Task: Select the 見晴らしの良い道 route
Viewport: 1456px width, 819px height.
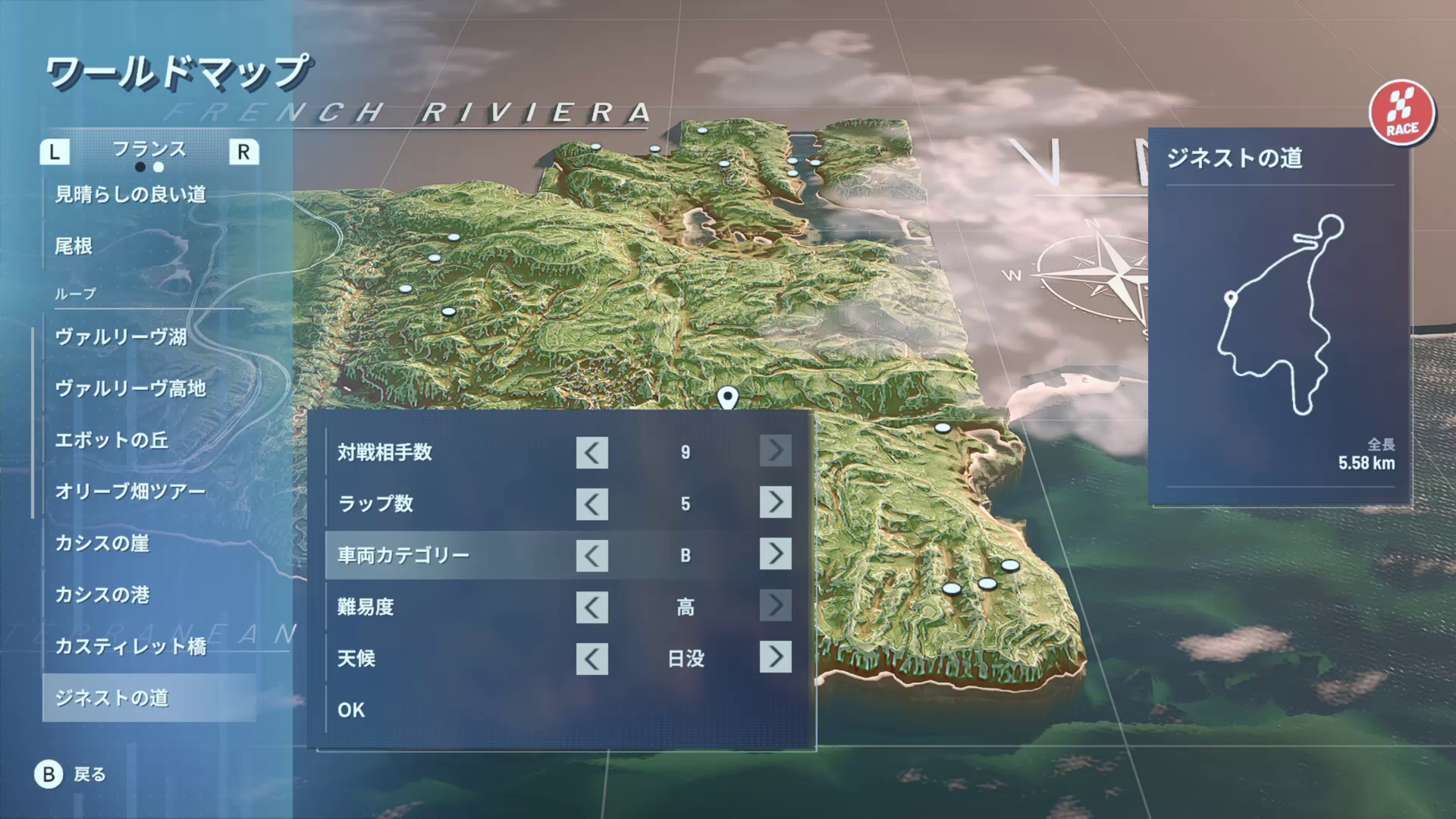Action: [130, 194]
